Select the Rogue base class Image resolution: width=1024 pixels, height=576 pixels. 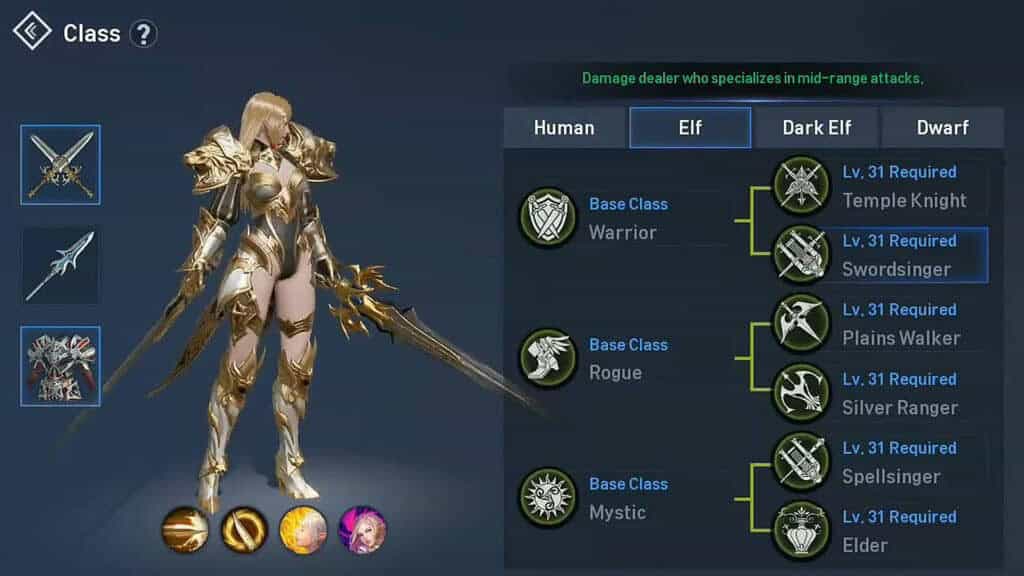click(548, 358)
